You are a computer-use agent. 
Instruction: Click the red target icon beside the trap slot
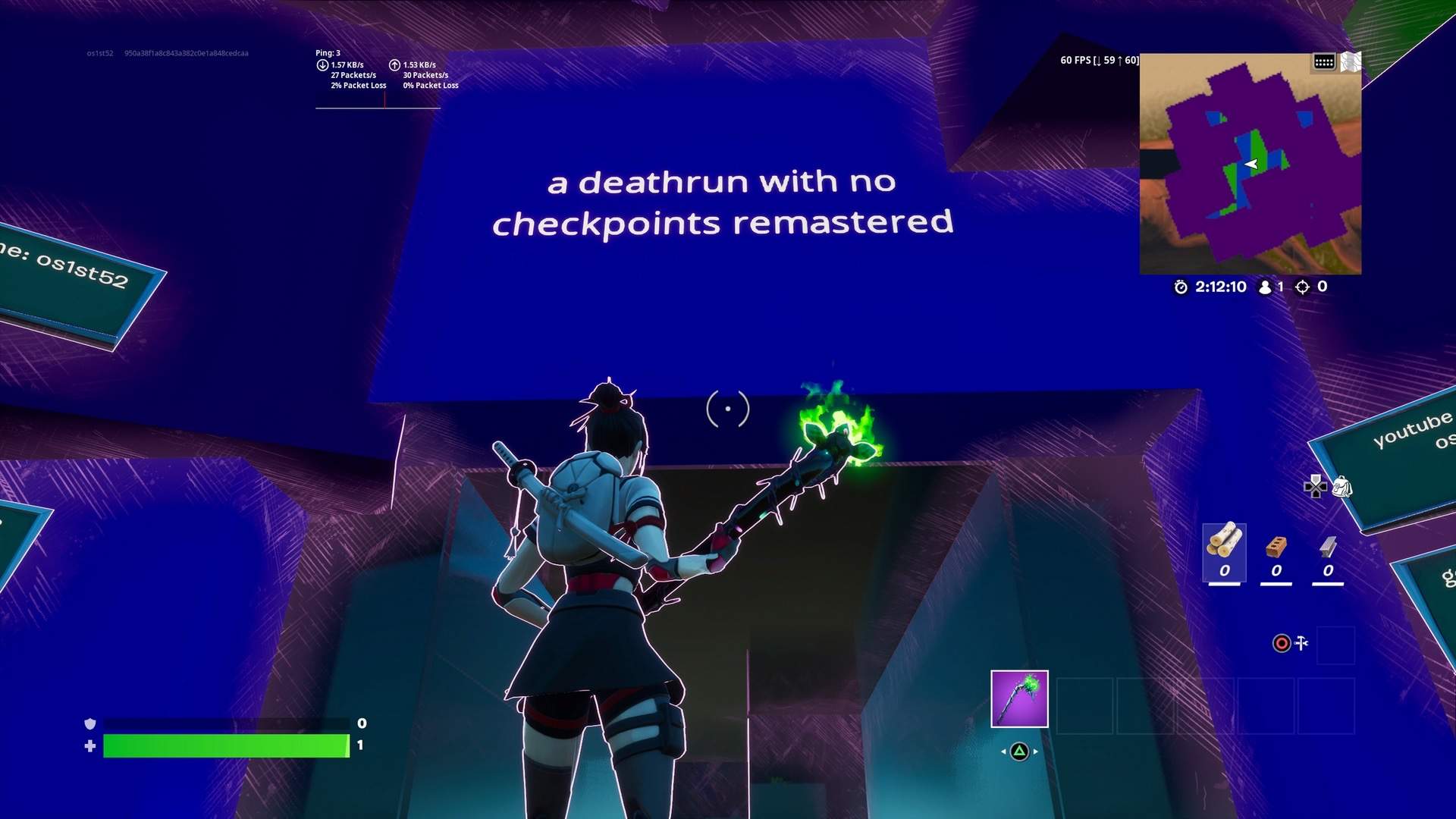pyautogui.click(x=1282, y=642)
